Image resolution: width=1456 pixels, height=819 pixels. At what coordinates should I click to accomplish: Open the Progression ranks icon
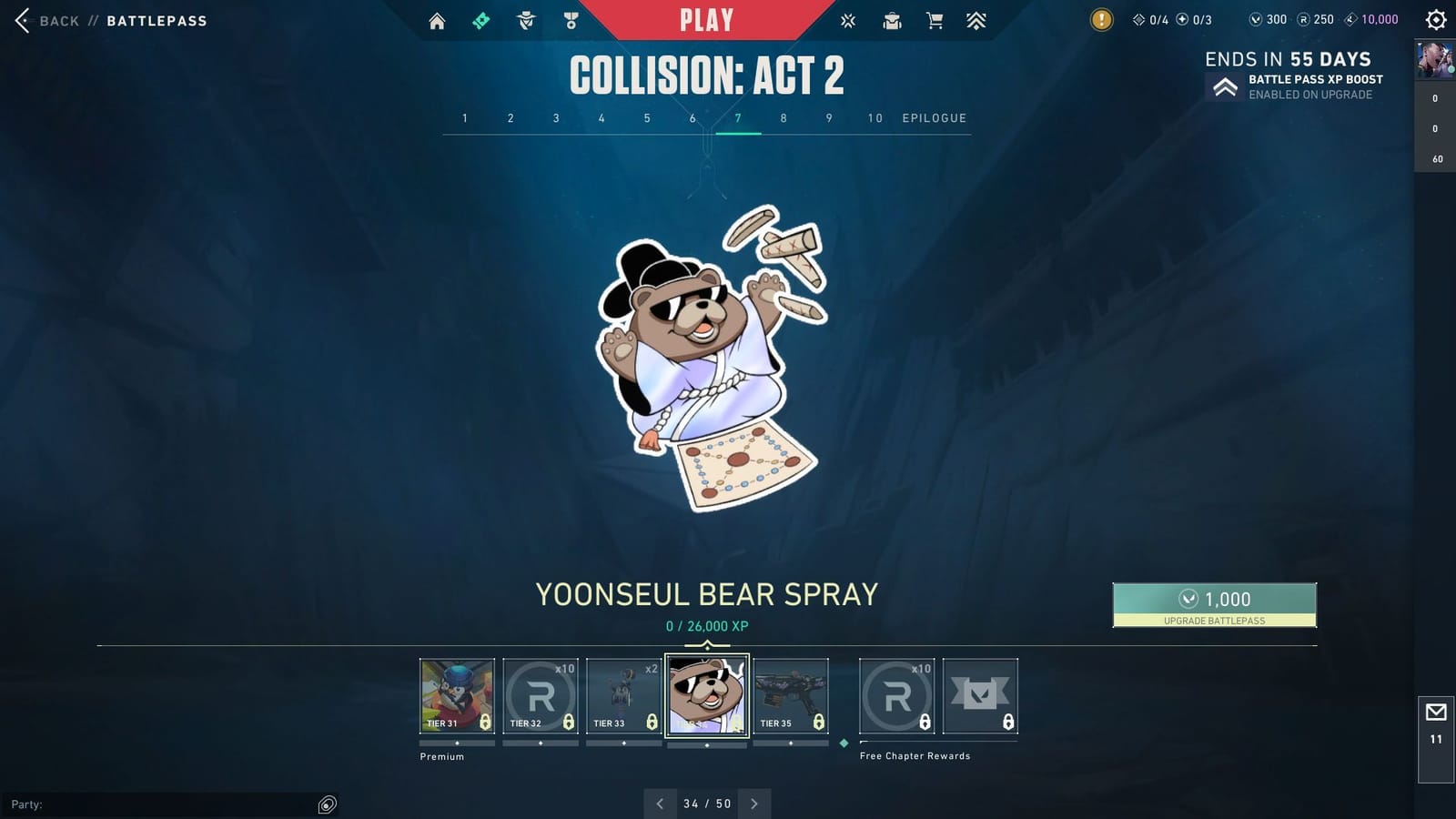977,19
